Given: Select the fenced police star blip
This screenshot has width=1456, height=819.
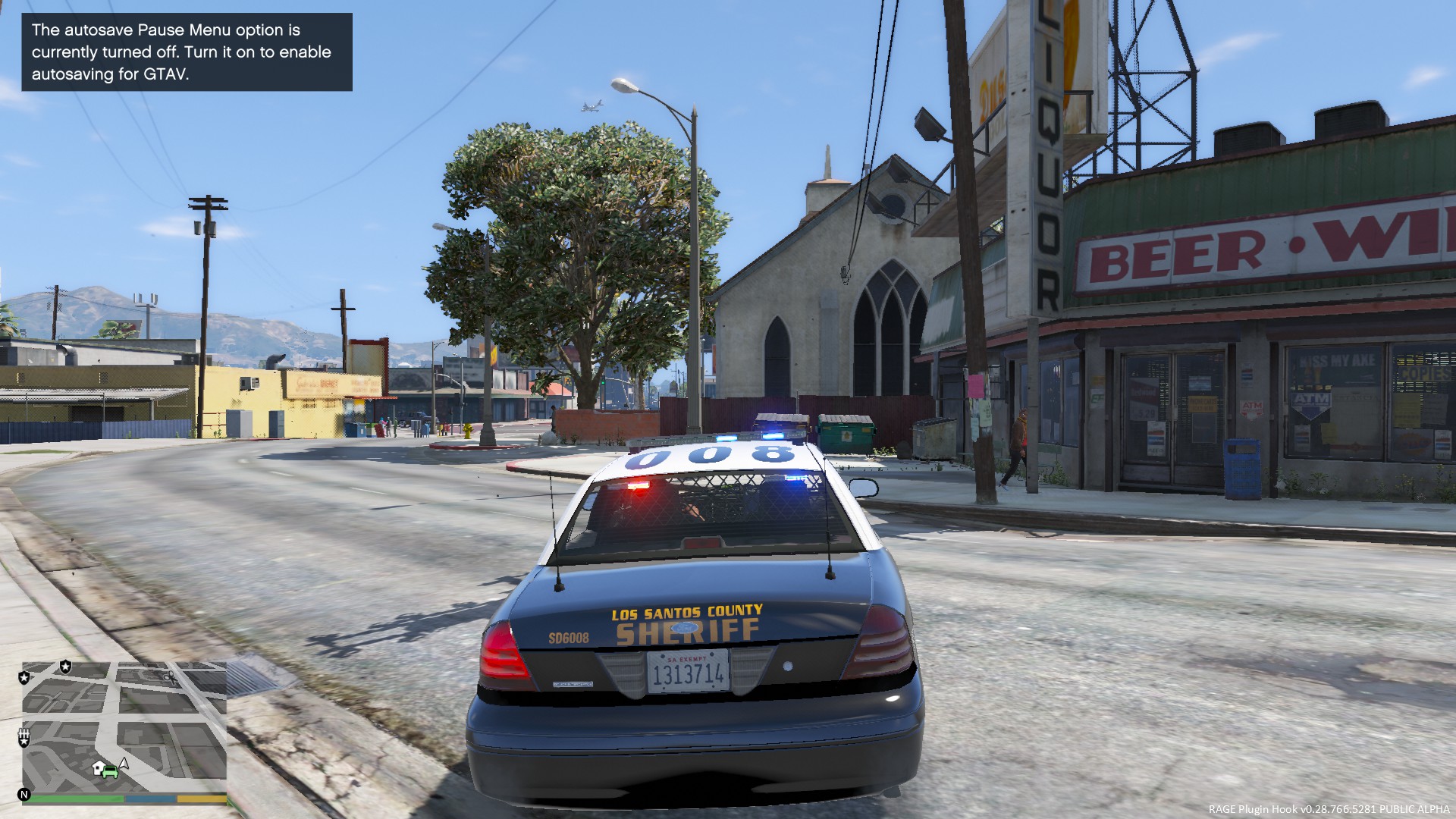Looking at the screenshot, I should tap(24, 736).
